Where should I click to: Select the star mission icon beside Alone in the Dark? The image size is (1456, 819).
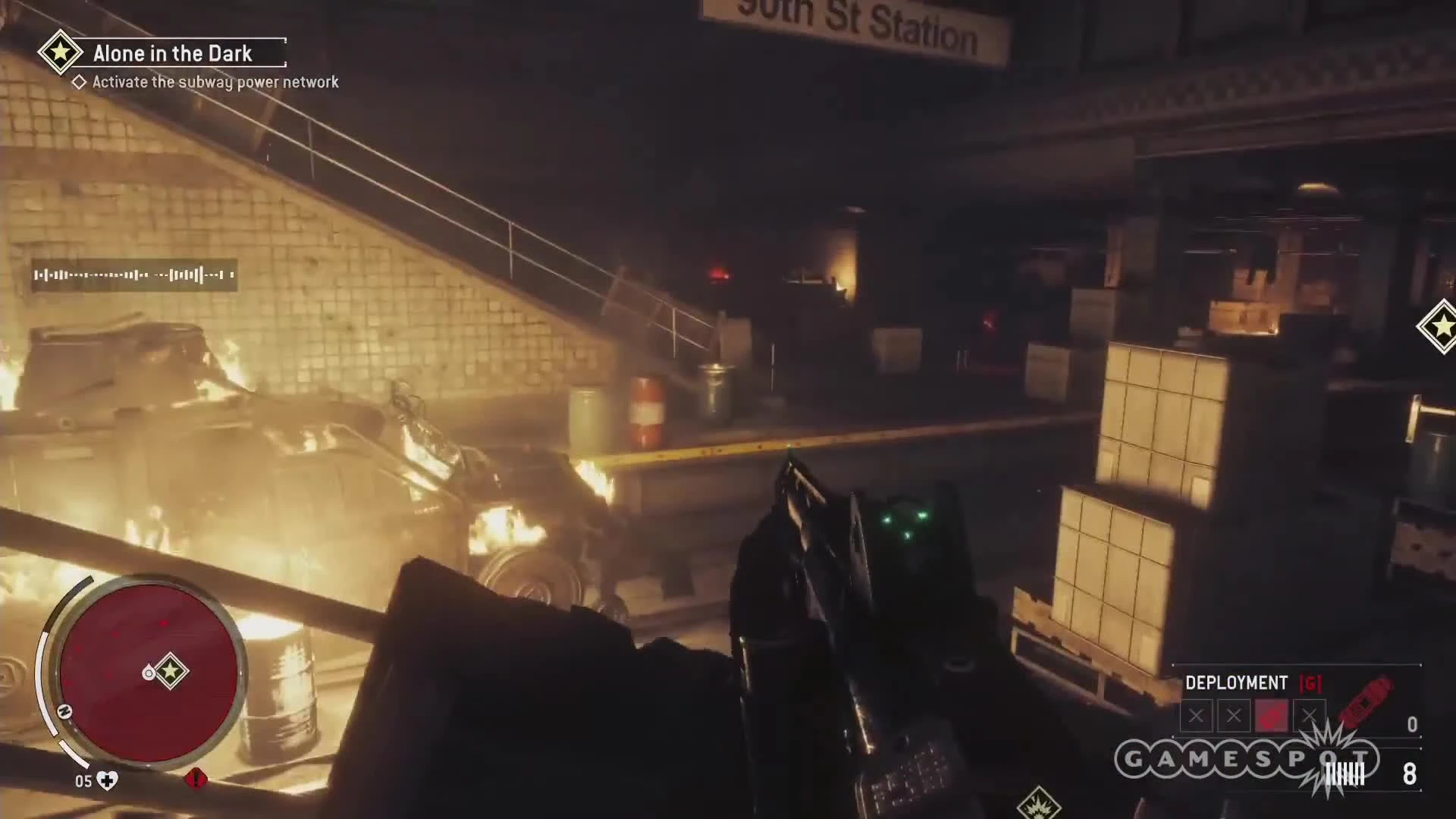(61, 52)
